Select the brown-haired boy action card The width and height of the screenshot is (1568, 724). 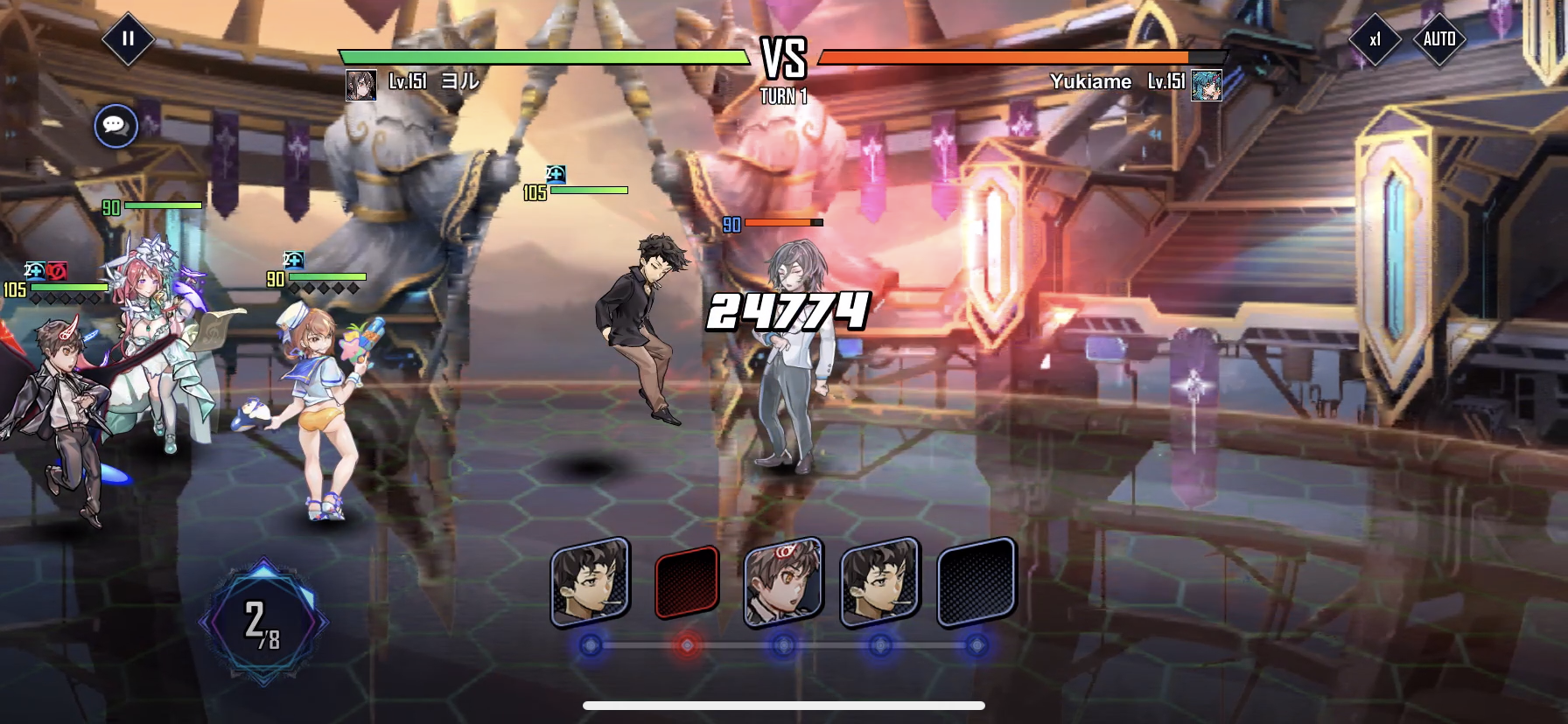coord(783,582)
